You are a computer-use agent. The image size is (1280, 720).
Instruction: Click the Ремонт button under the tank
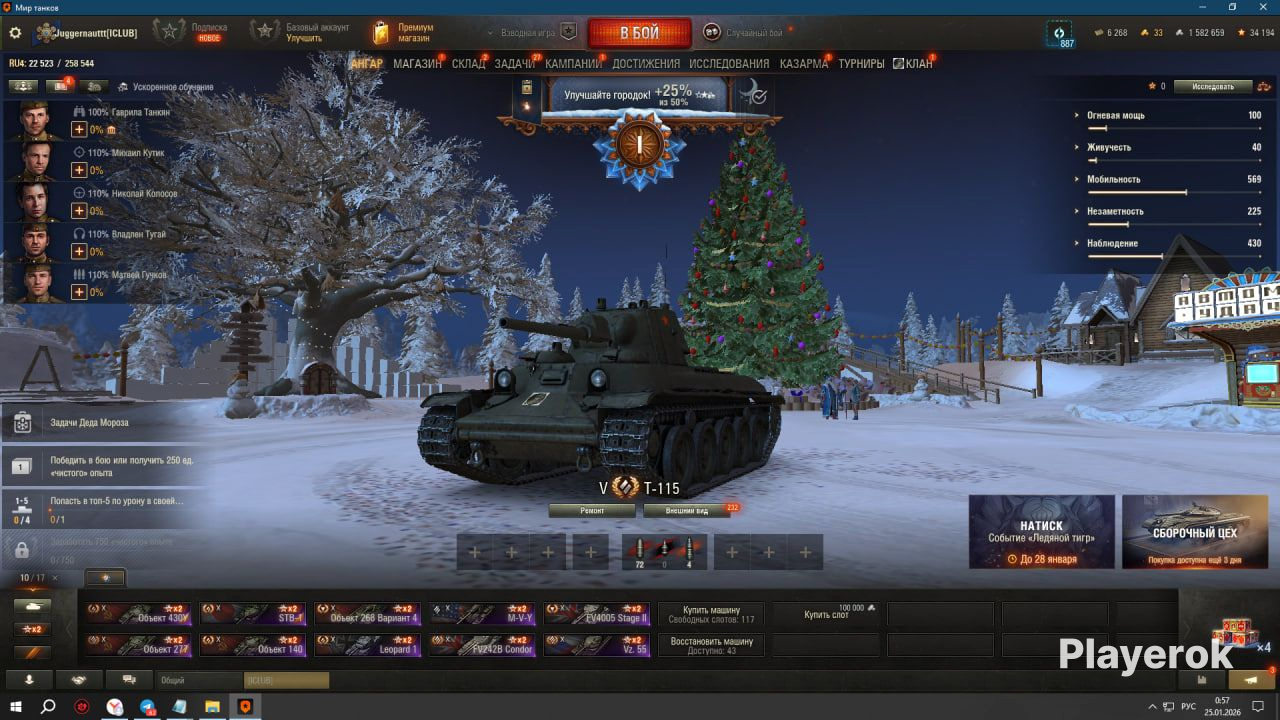click(x=592, y=510)
